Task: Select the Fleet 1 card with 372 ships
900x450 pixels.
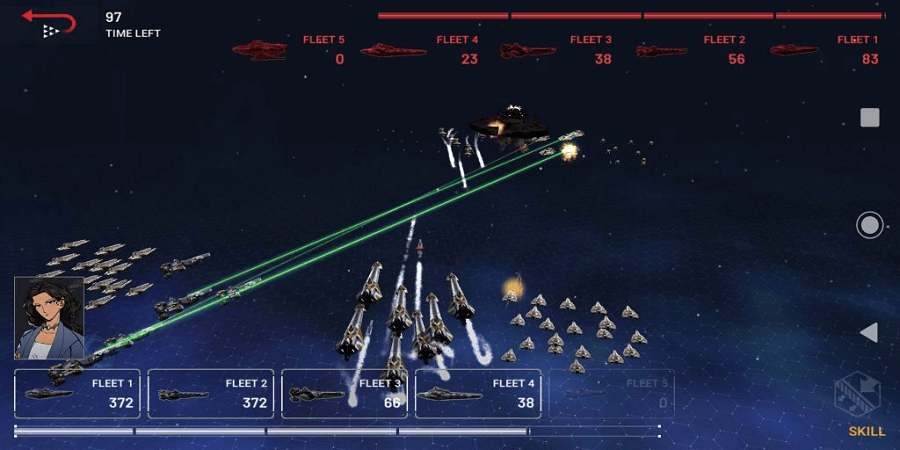Action: click(x=78, y=393)
